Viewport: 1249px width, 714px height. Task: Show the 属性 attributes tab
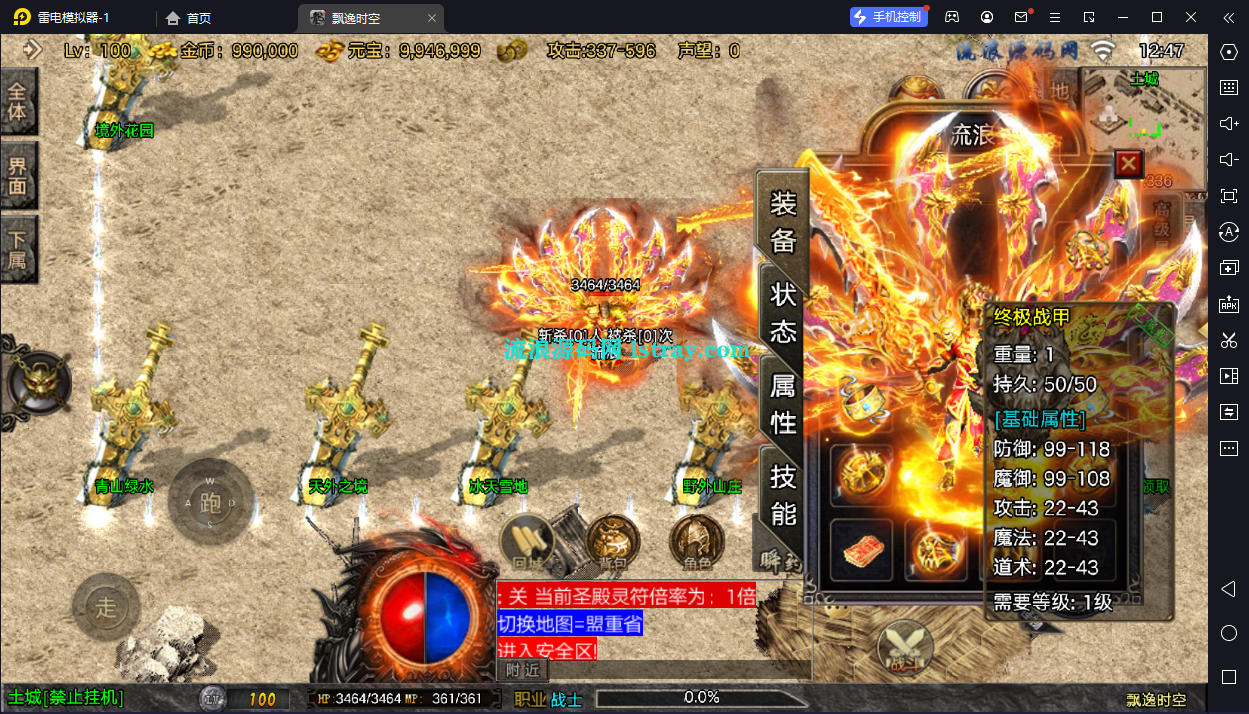pyautogui.click(x=783, y=405)
